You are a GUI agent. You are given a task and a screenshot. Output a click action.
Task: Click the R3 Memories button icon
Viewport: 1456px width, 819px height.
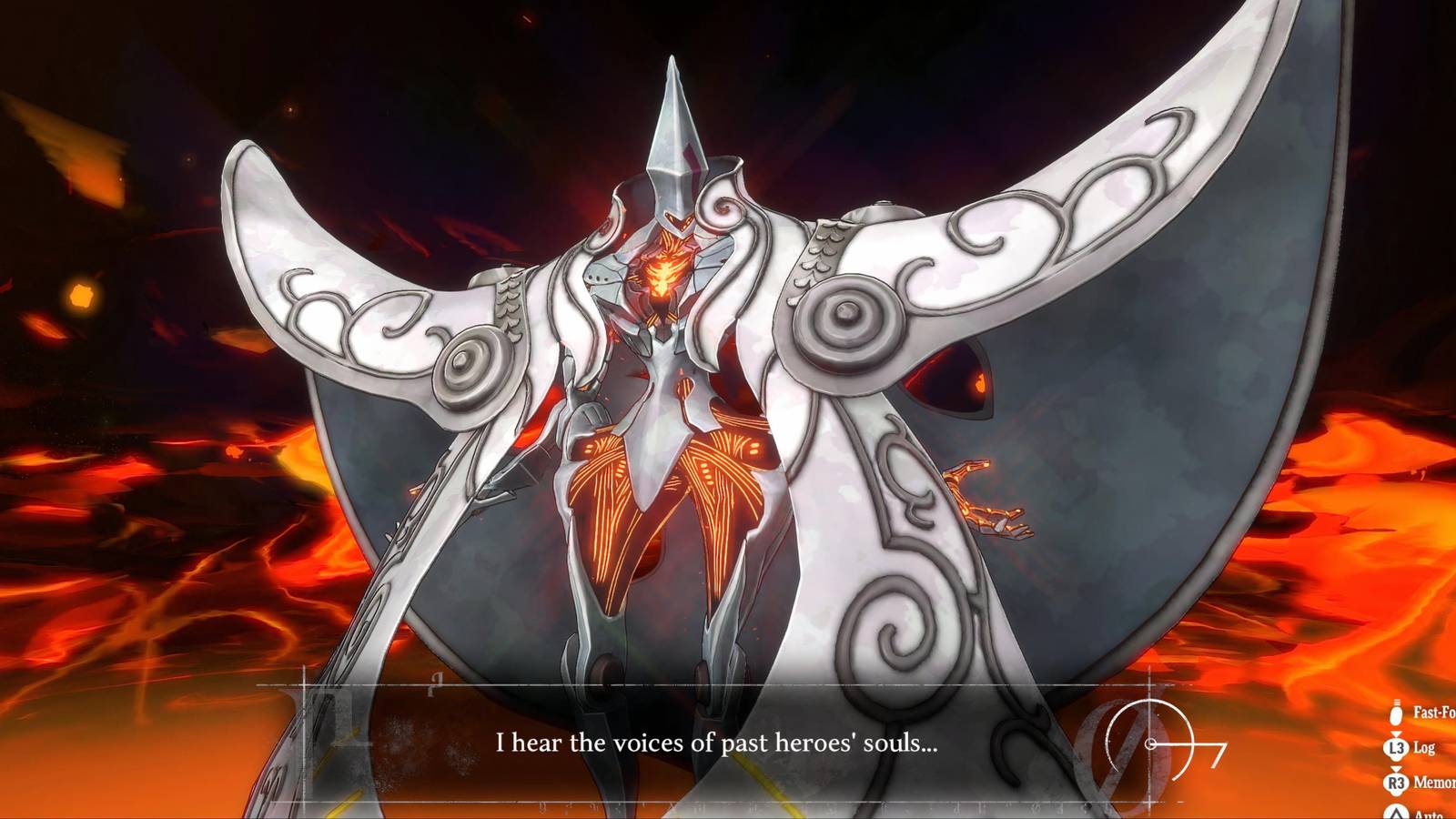[1395, 781]
